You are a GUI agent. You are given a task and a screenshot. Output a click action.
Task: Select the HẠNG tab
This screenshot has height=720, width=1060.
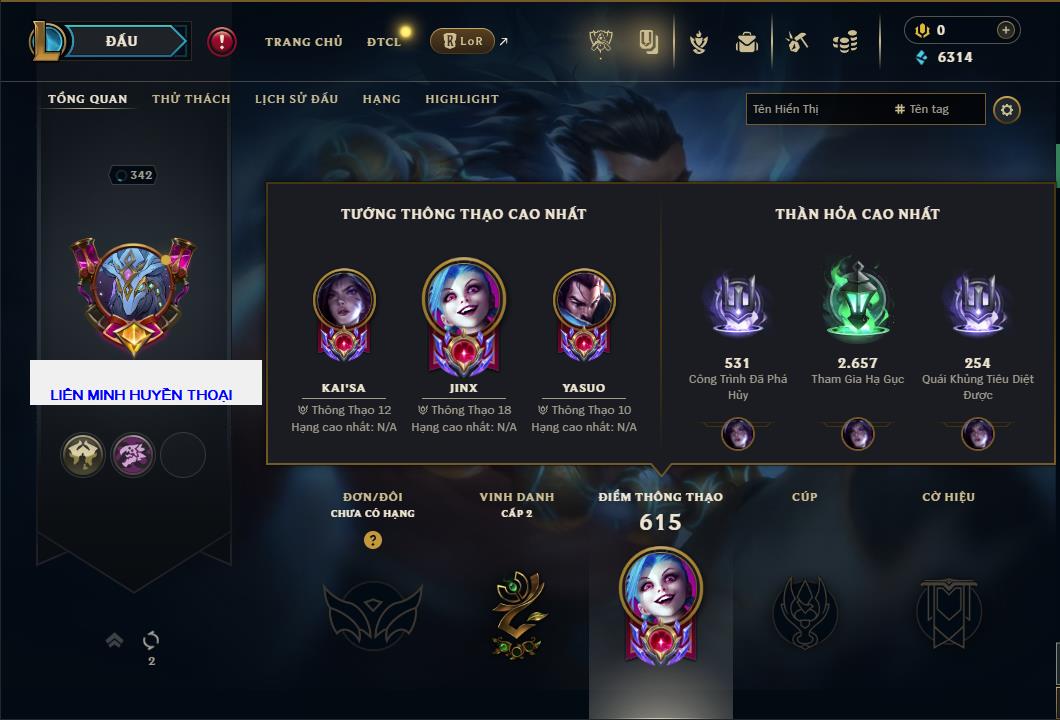point(381,99)
